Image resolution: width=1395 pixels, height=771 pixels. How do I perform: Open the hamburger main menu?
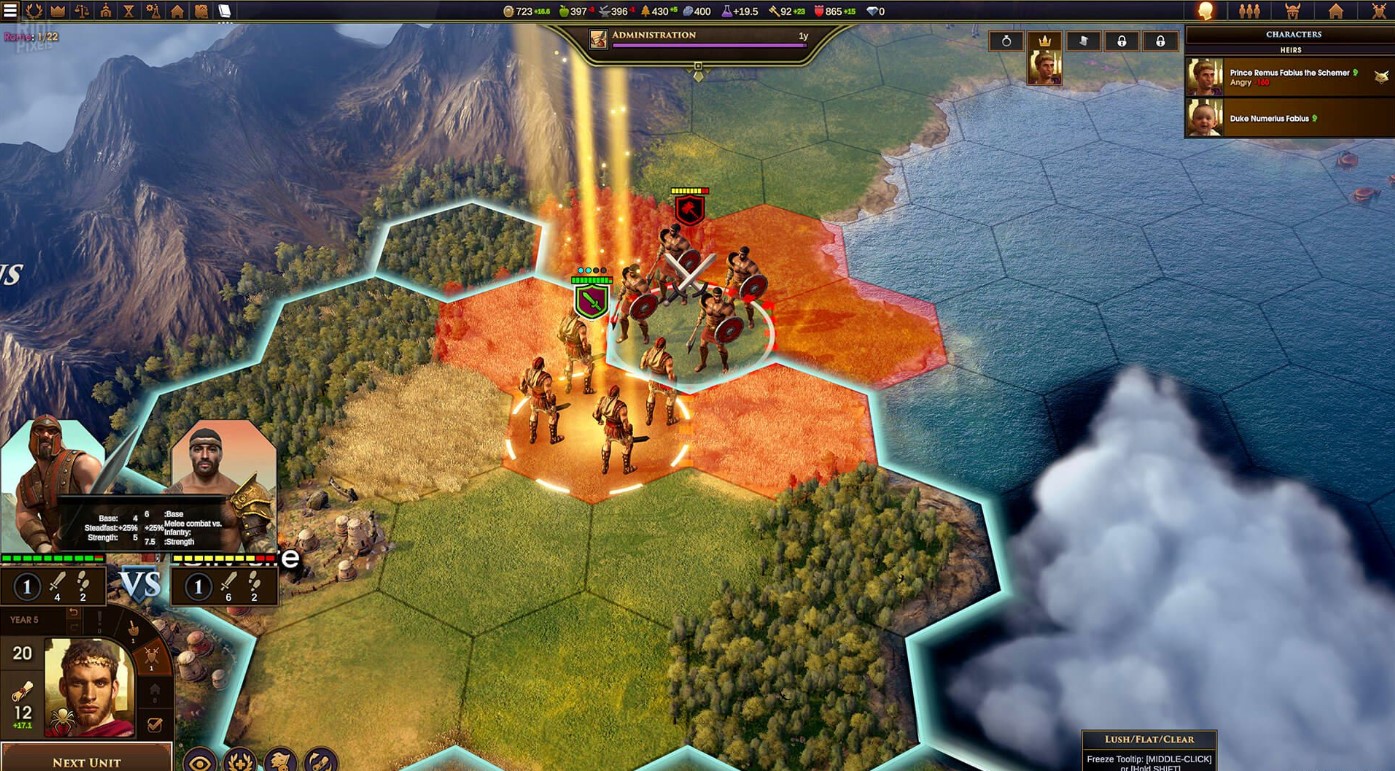(10, 11)
